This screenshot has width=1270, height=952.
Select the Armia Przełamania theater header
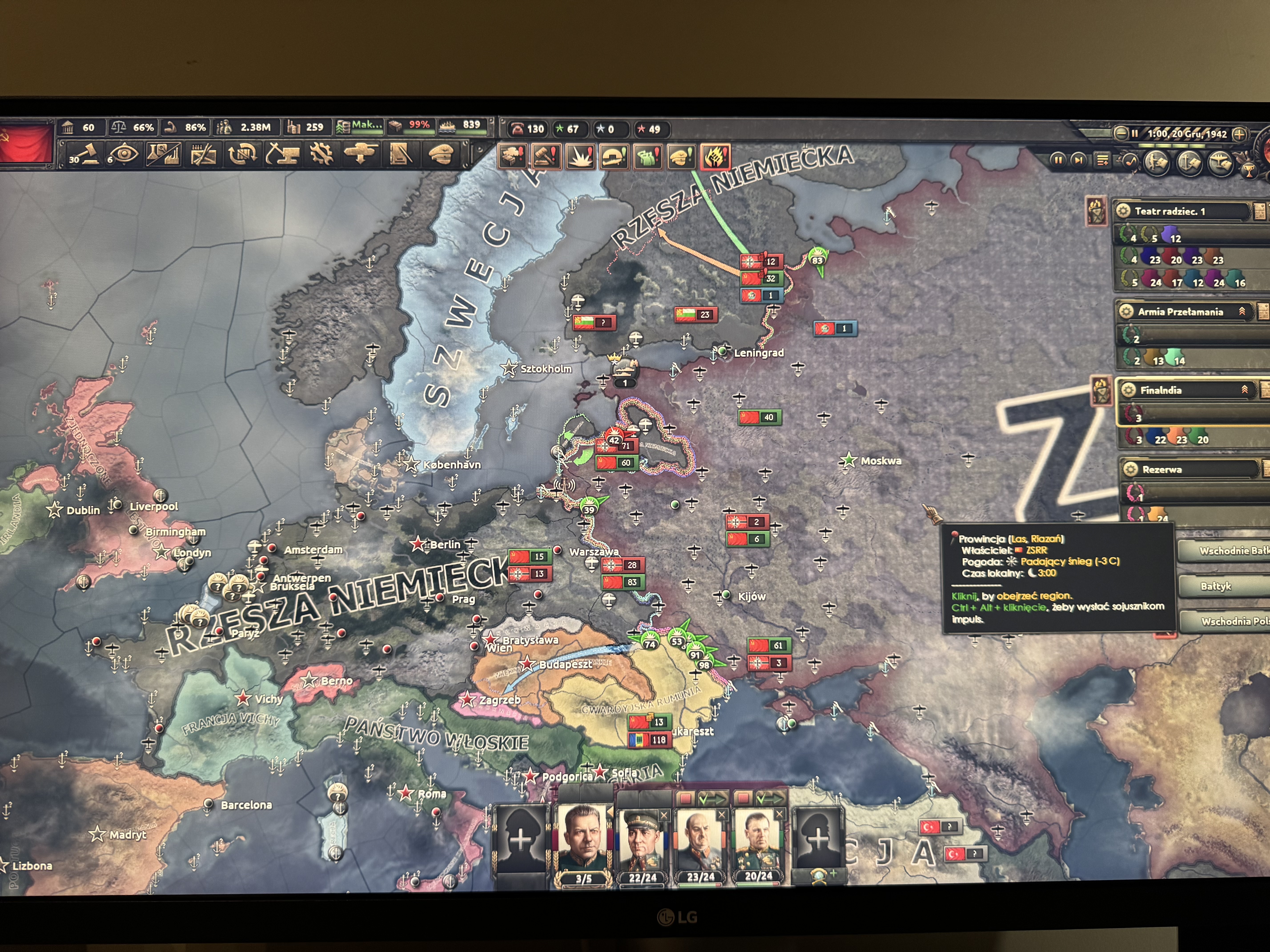pos(1183,312)
